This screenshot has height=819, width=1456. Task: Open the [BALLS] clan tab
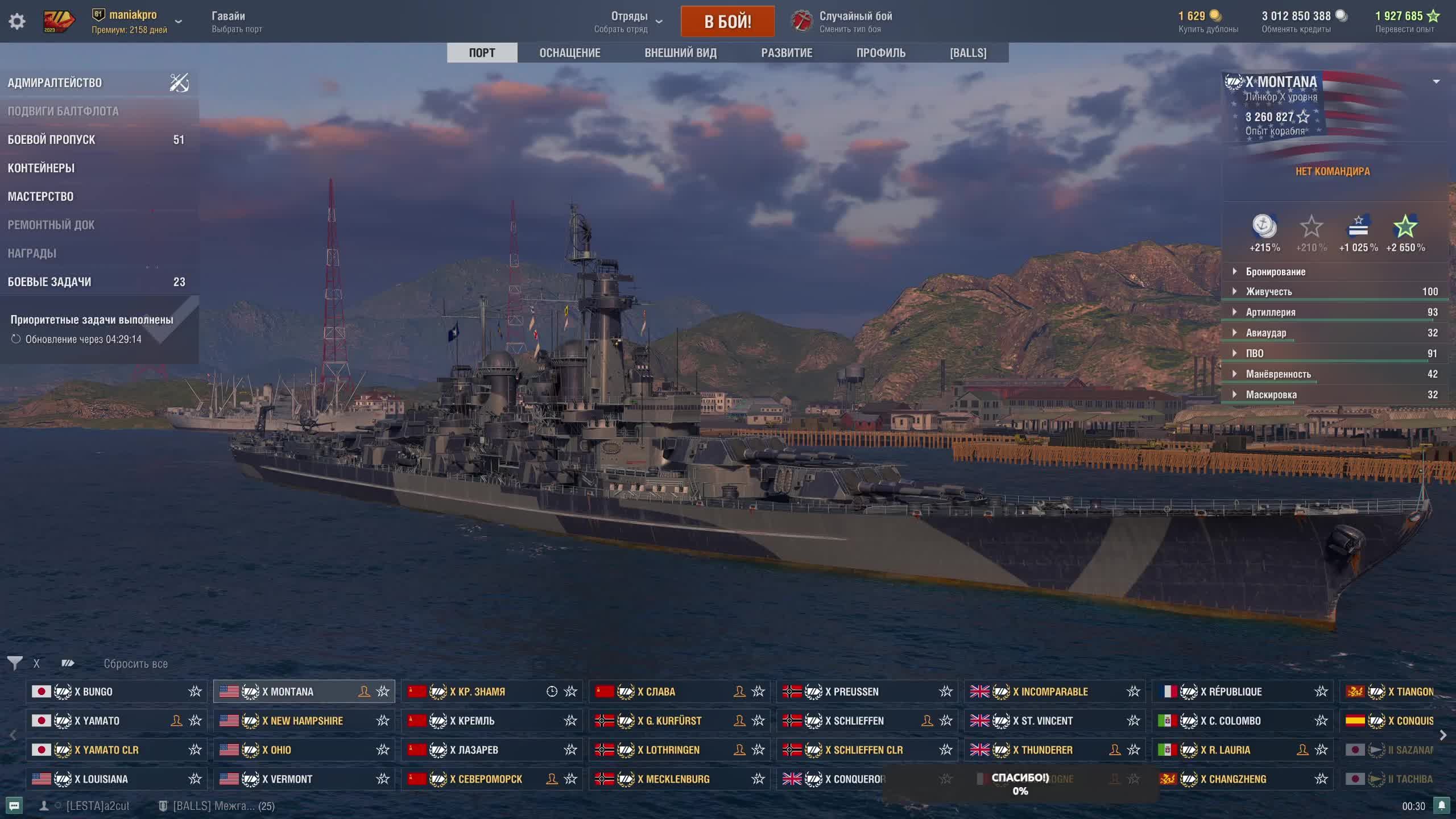(967, 53)
